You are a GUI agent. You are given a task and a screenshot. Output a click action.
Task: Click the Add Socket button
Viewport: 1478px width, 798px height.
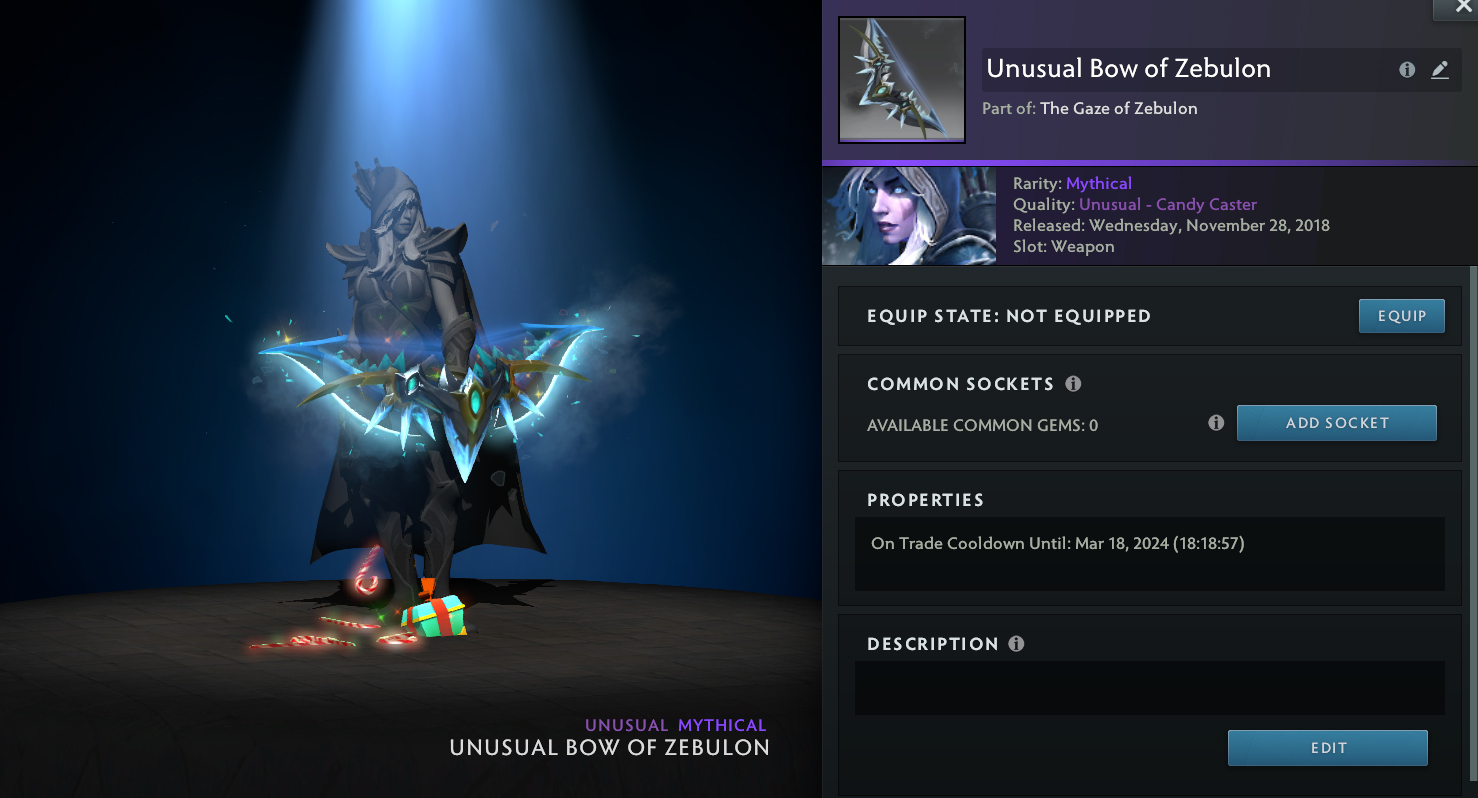1336,423
